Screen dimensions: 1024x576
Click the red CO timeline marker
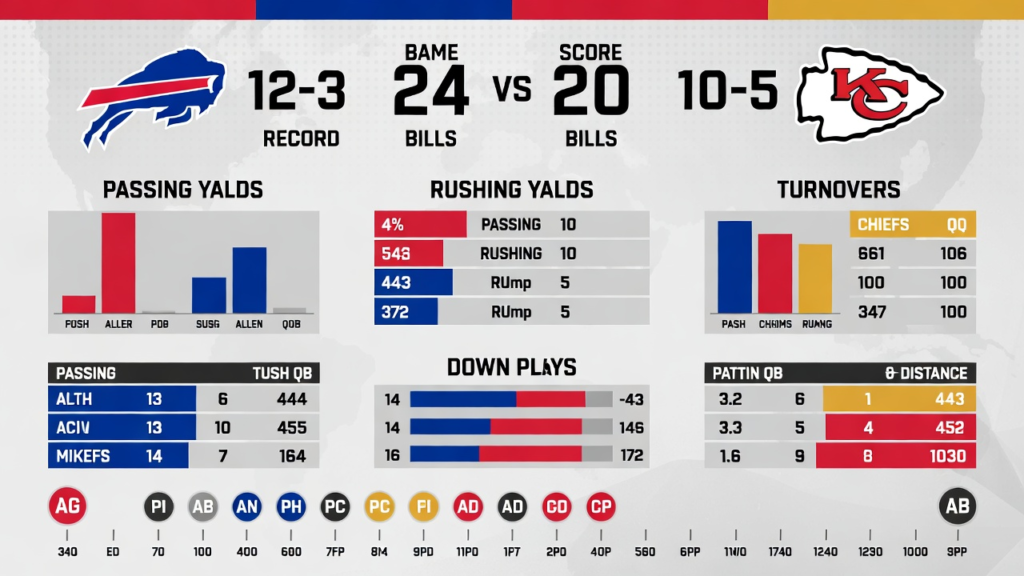point(556,507)
